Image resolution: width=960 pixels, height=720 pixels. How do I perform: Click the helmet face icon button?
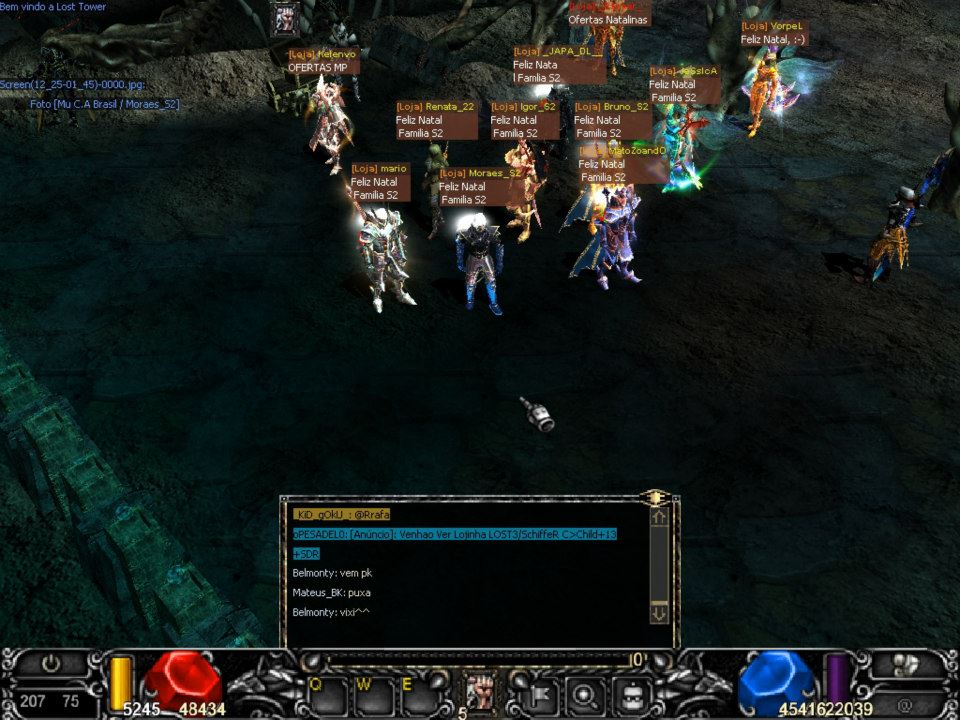click(632, 692)
